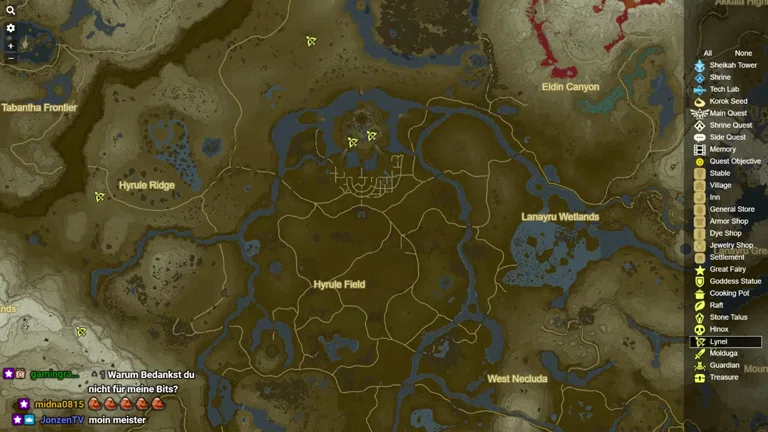This screenshot has width=768, height=432.
Task: Toggle the Korok Seed legend entry
Action: (728, 101)
